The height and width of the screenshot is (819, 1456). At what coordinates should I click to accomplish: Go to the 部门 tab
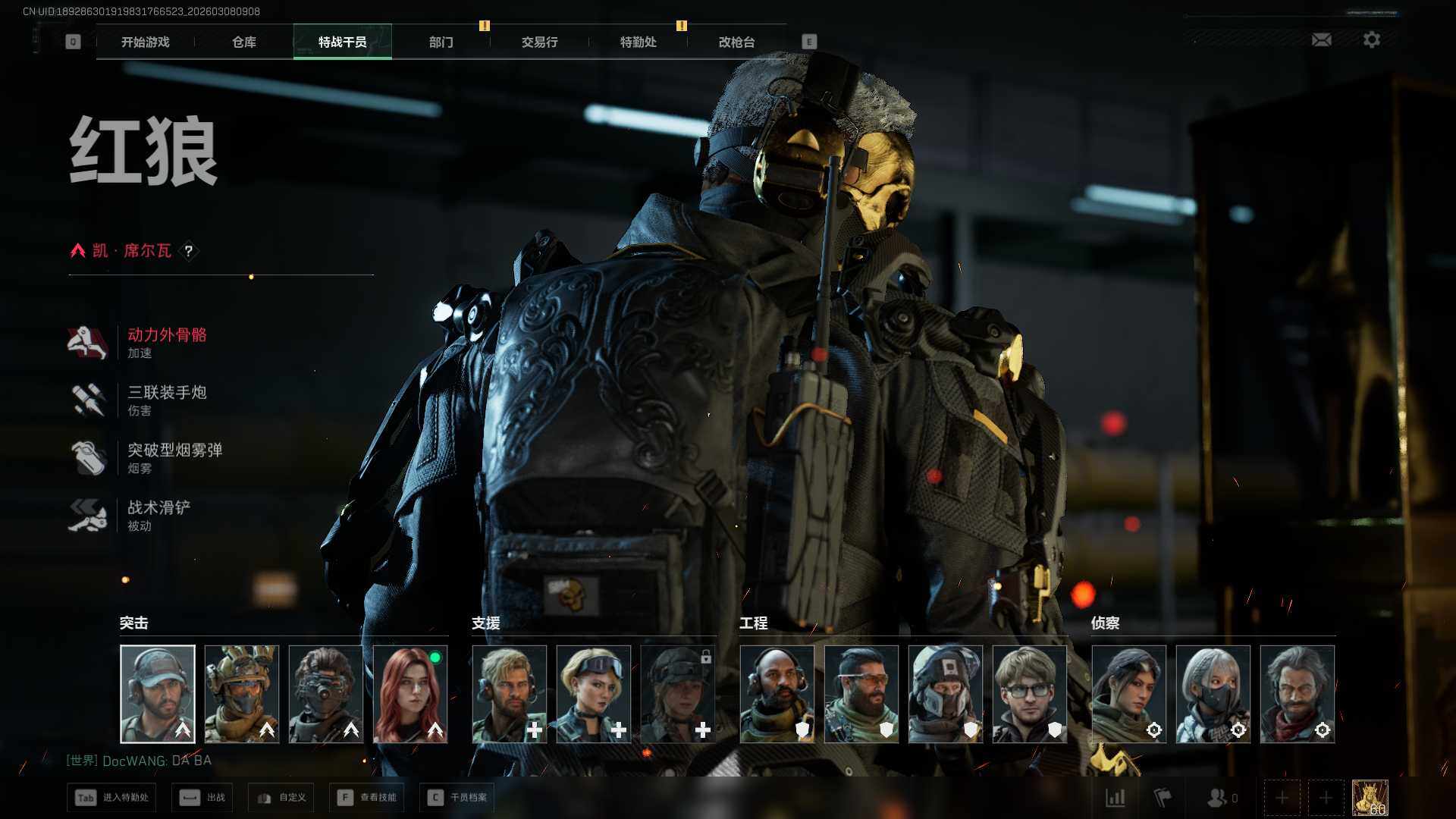click(x=441, y=42)
